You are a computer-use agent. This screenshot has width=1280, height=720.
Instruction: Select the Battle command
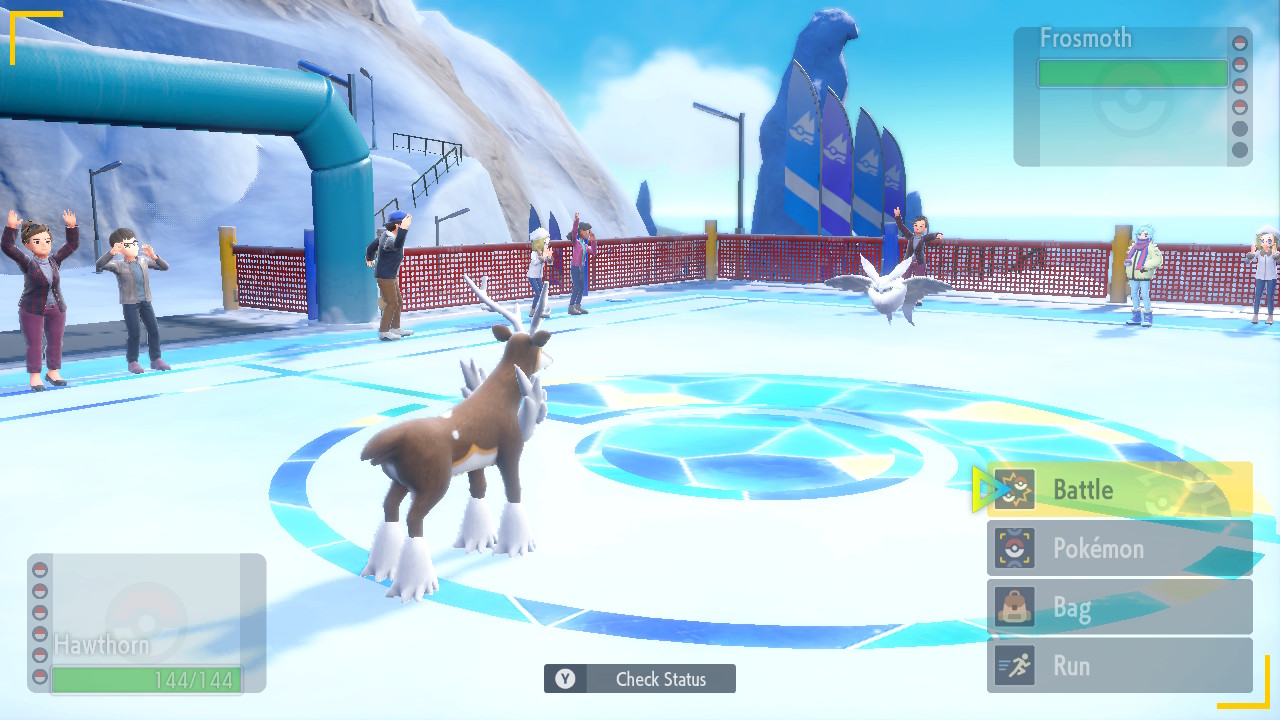click(1119, 489)
